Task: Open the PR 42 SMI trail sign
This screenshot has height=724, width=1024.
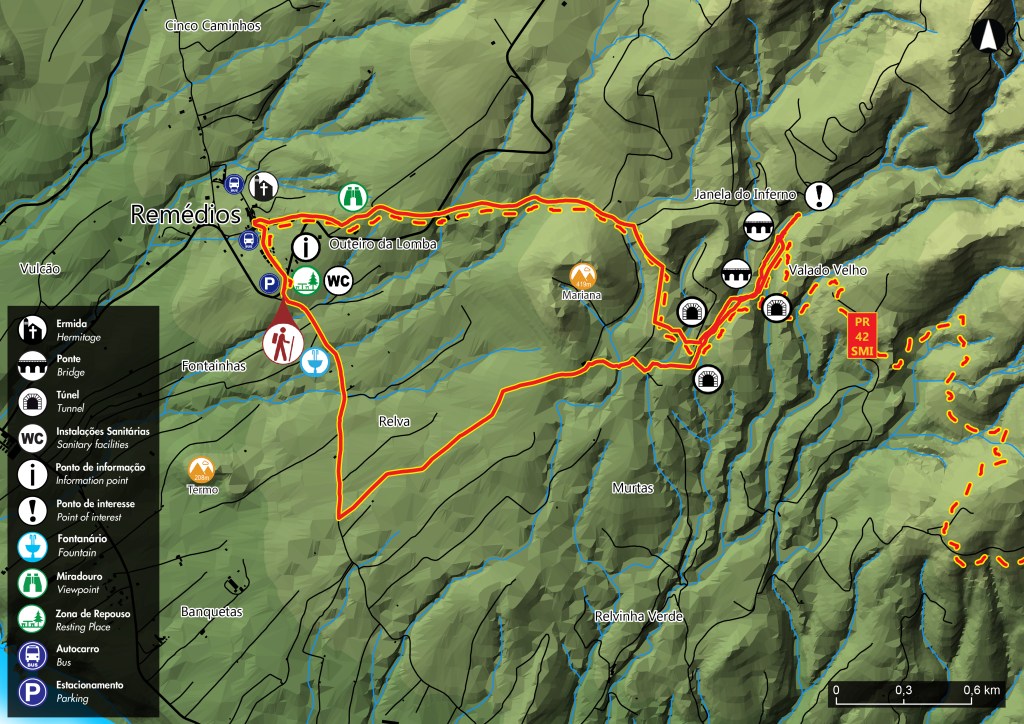Action: [860, 335]
